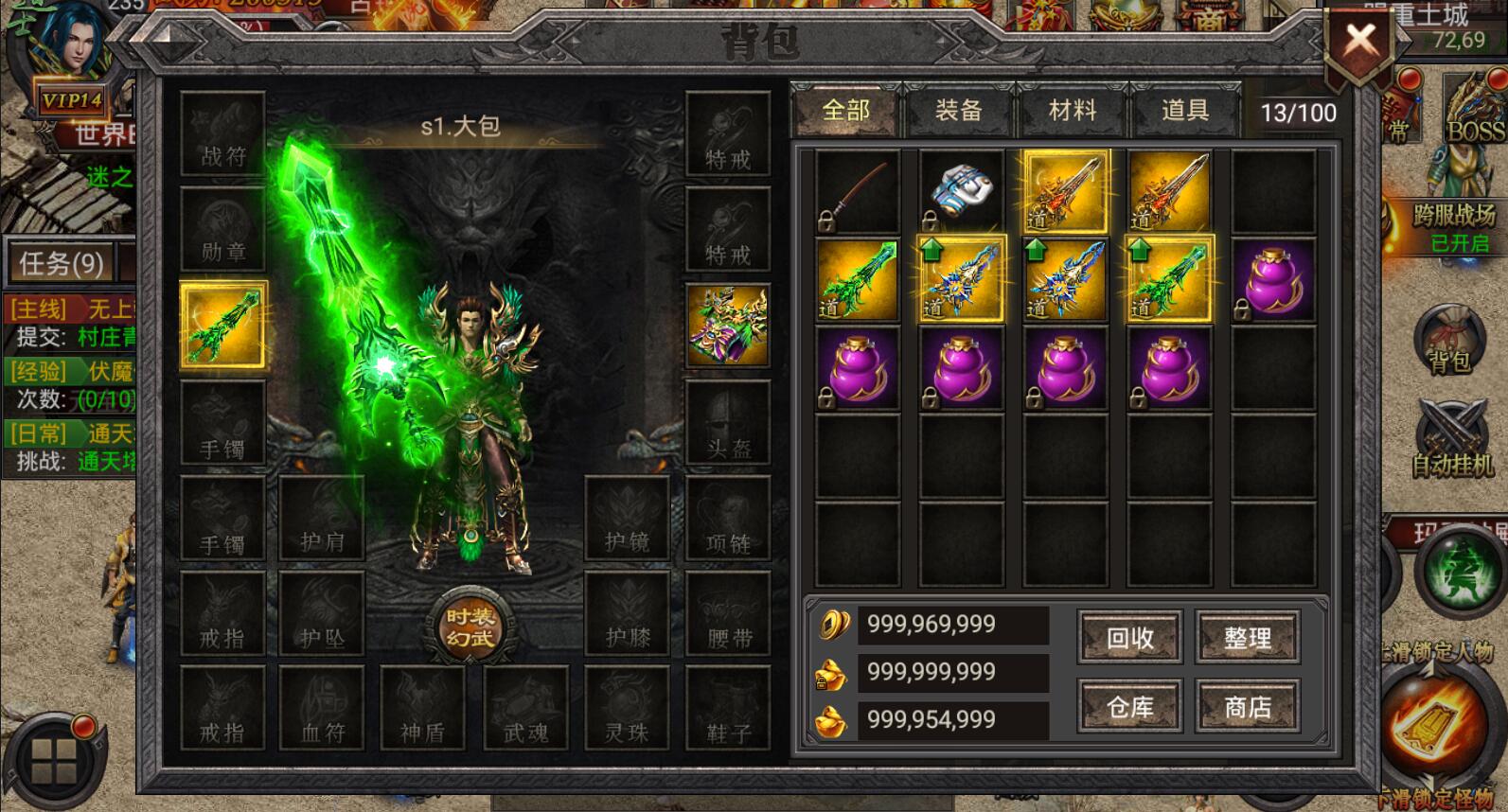
Task: Toggle the 时装幻武 round button
Action: click(470, 627)
